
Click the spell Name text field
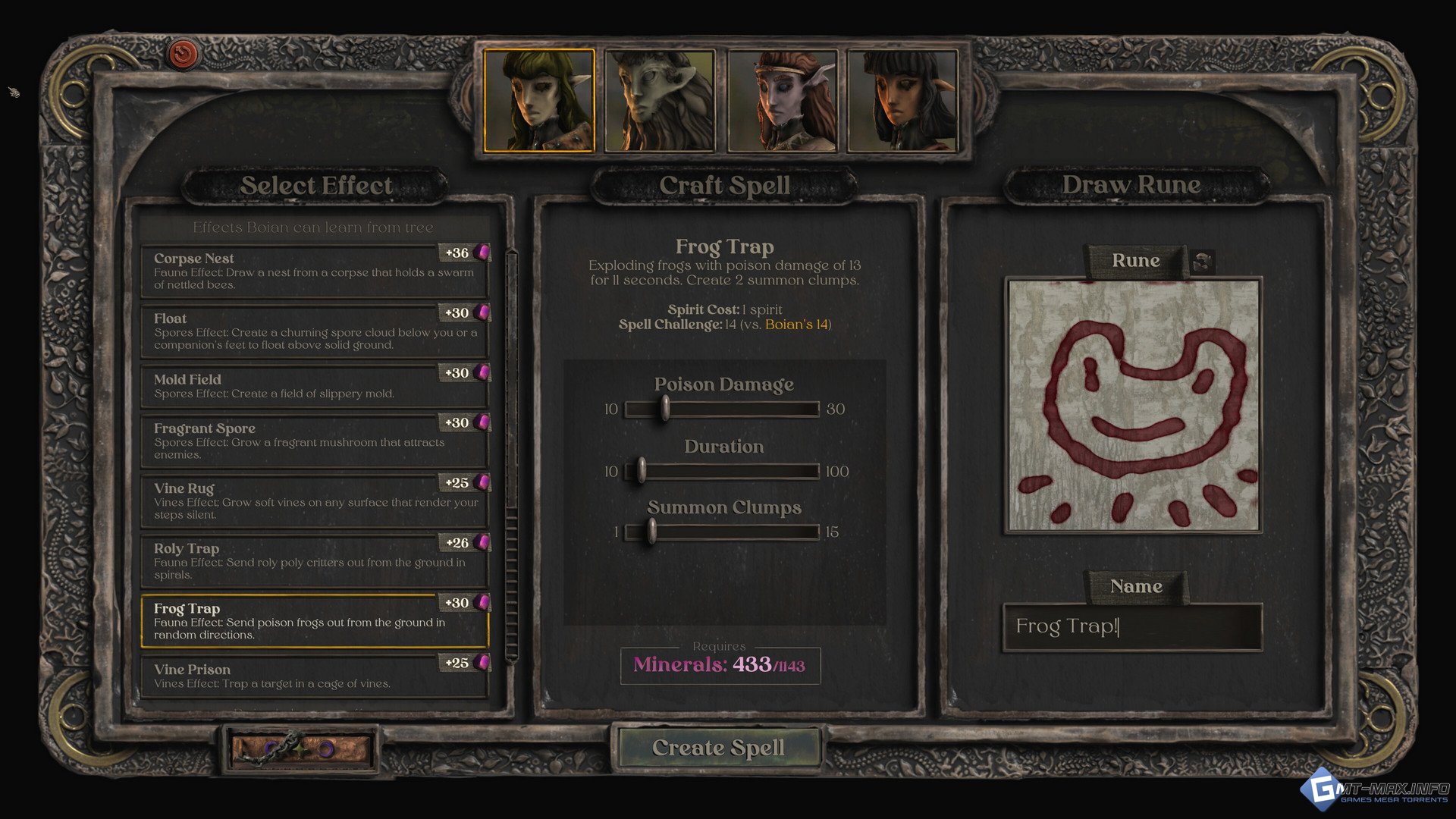(1132, 627)
